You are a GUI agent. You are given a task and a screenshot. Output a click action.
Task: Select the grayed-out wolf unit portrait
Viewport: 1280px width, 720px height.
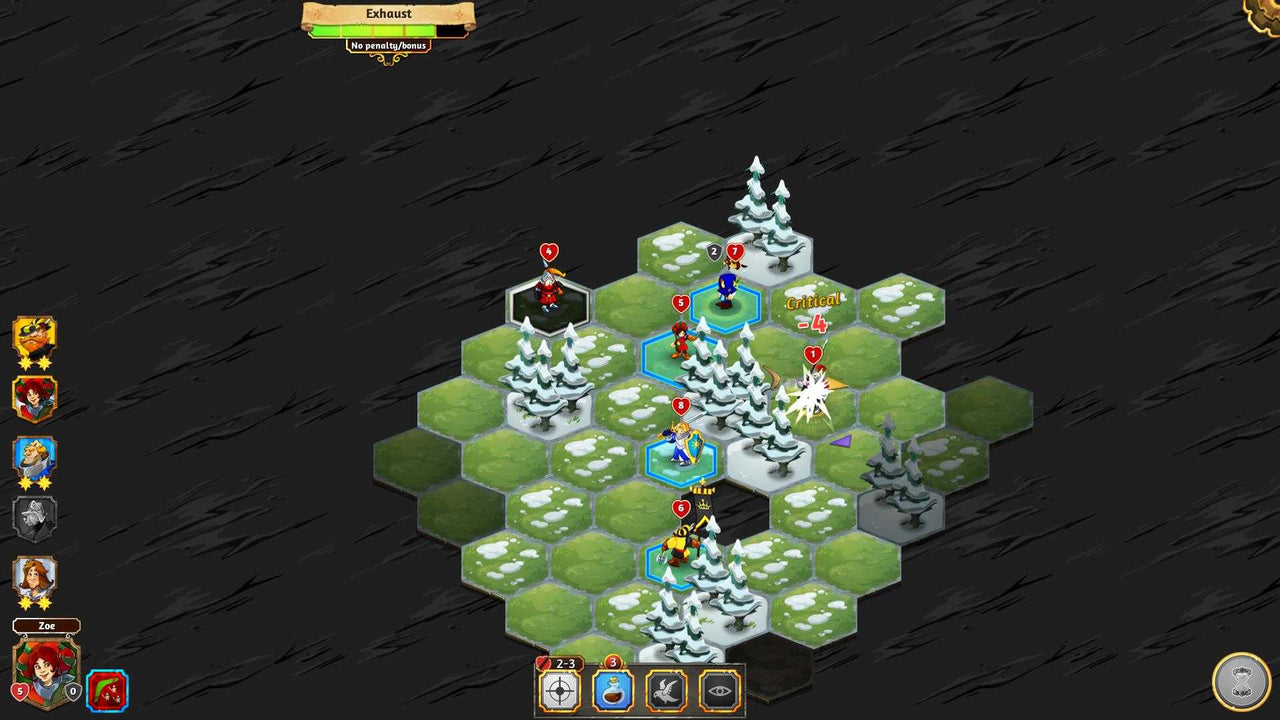pos(34,518)
